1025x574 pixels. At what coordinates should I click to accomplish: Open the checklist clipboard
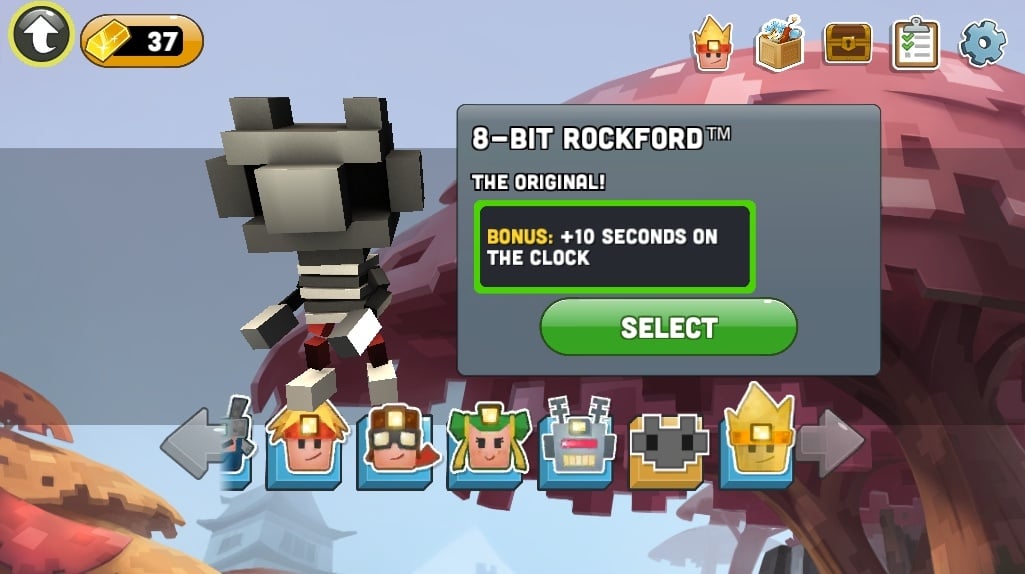[915, 43]
